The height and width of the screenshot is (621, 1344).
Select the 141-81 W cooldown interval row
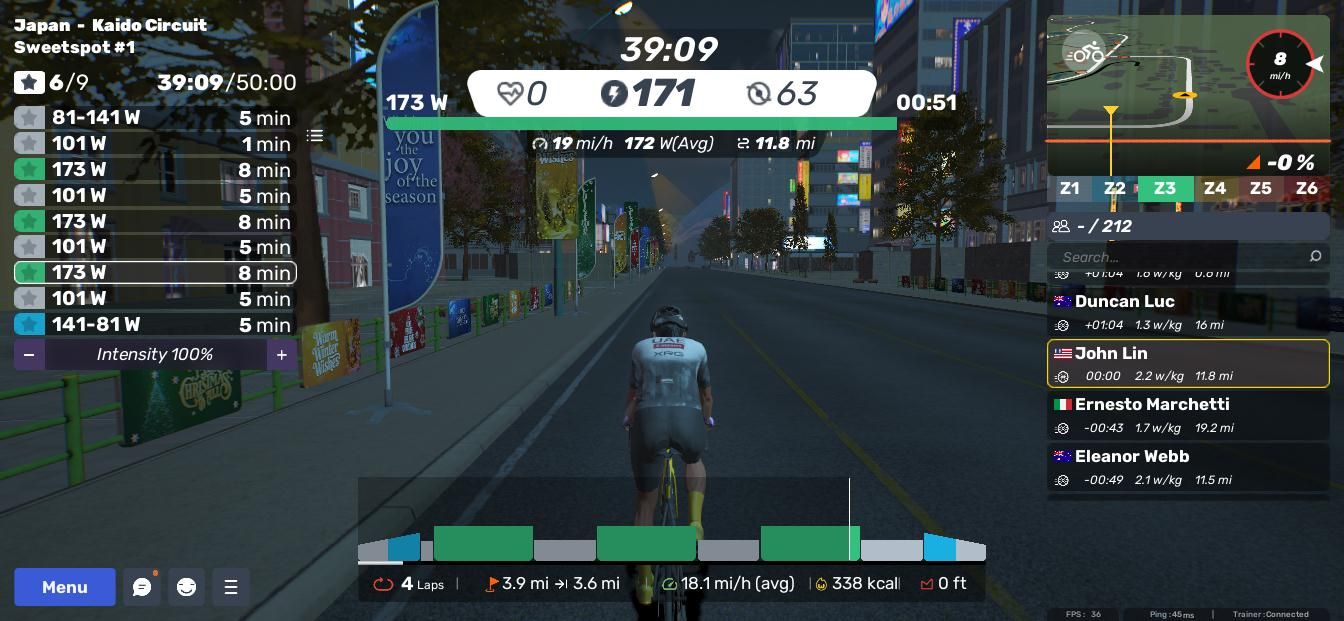coord(154,324)
